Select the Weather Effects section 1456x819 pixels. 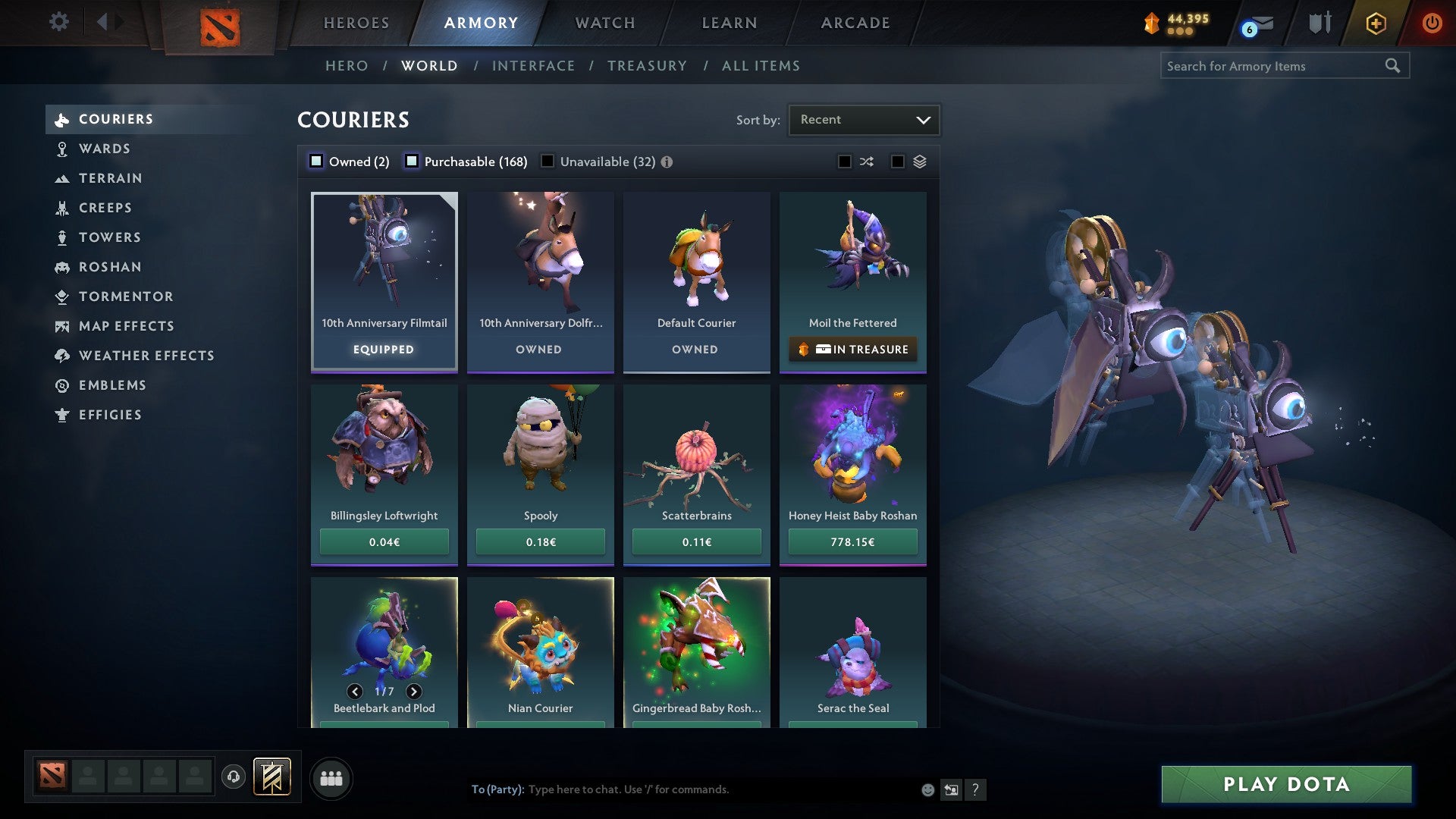pos(147,356)
